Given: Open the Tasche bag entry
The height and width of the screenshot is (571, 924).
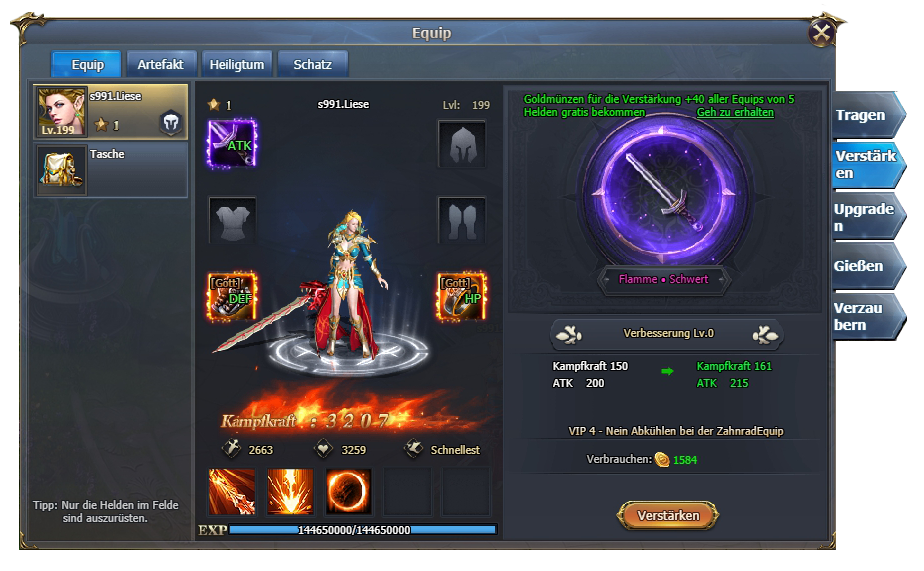Looking at the screenshot, I should (111, 169).
